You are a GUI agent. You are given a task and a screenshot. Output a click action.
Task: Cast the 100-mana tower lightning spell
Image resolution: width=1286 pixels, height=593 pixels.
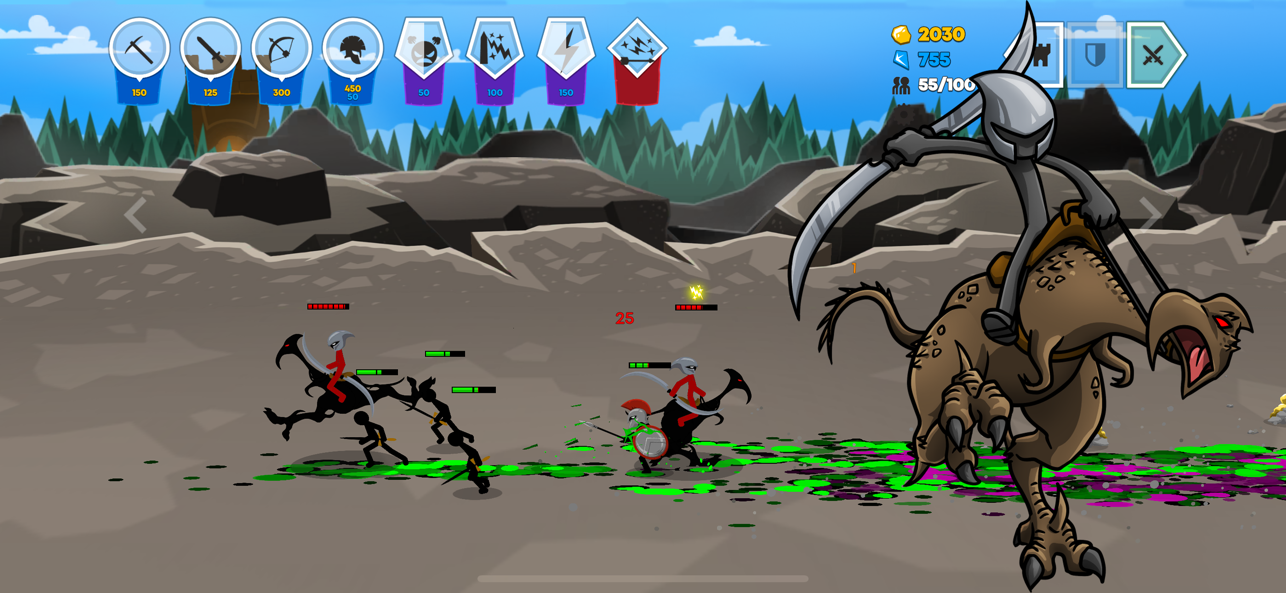click(x=495, y=50)
